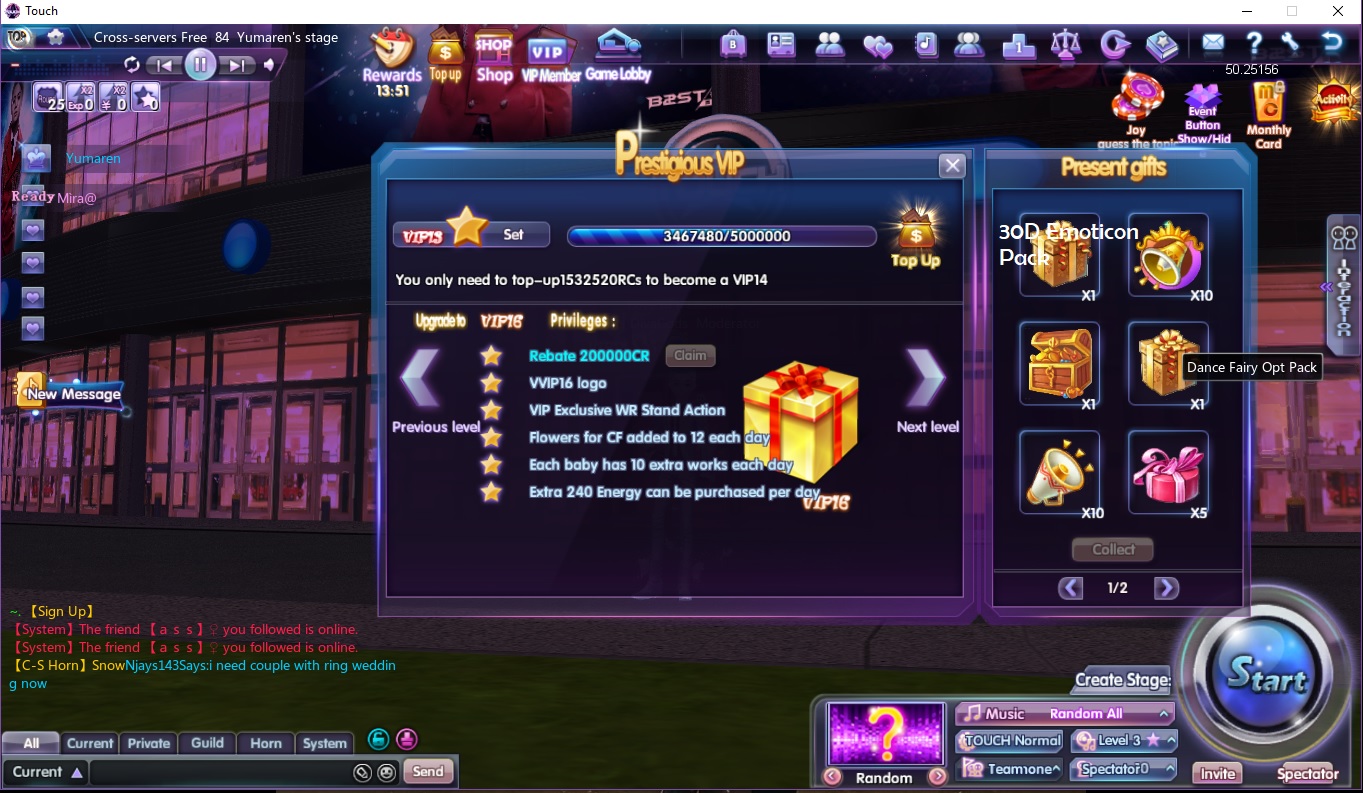The height and width of the screenshot is (793, 1363).
Task: Expand the Current chat channel selector
Action: tap(46, 771)
